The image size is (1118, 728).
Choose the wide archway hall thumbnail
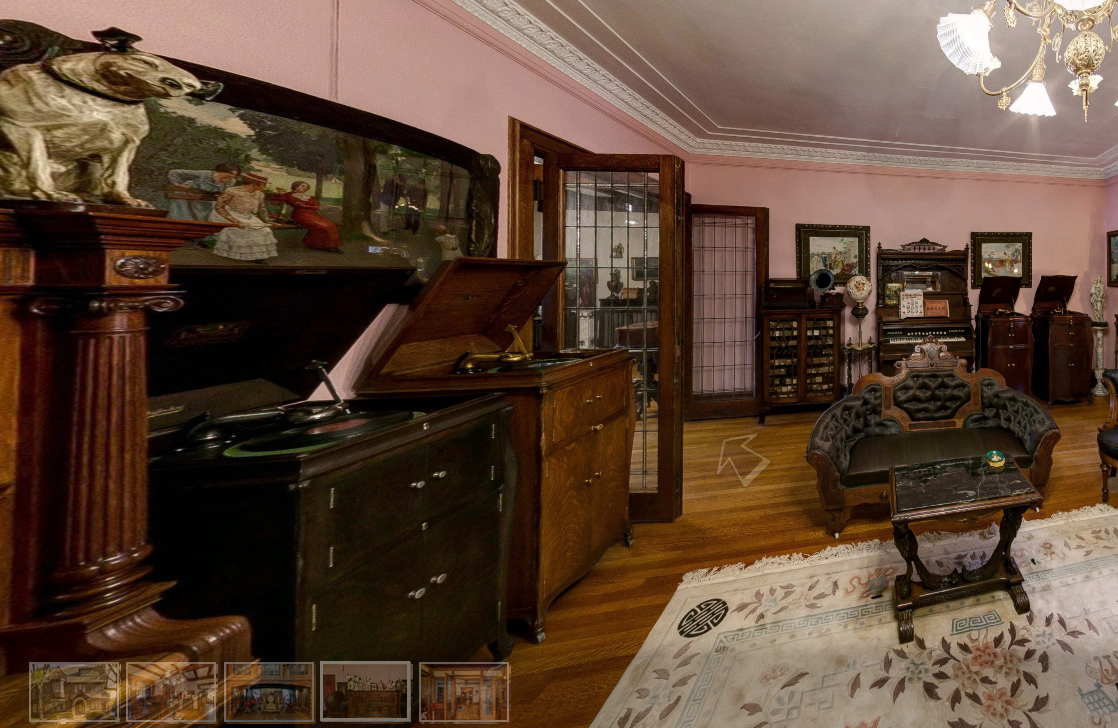(269, 692)
